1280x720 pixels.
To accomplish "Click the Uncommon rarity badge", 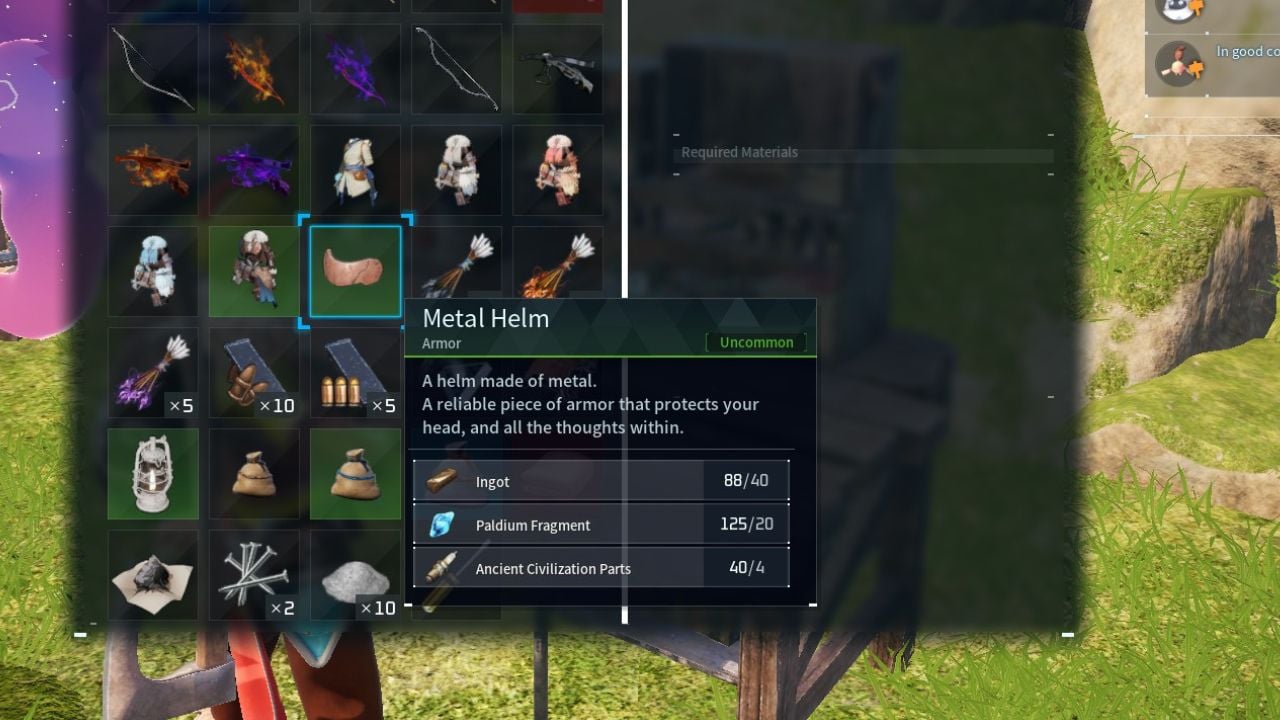I will 756,342.
